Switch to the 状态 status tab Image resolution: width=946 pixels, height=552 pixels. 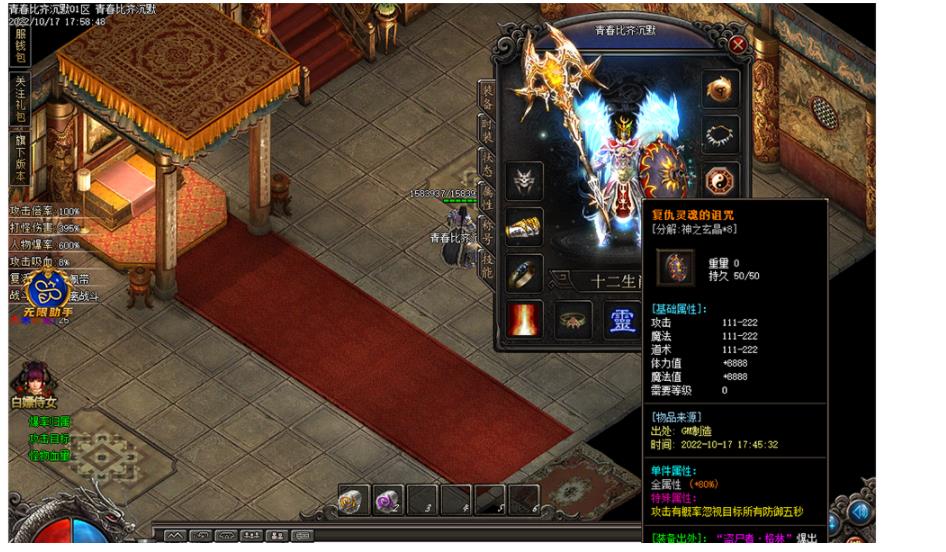coord(487,161)
